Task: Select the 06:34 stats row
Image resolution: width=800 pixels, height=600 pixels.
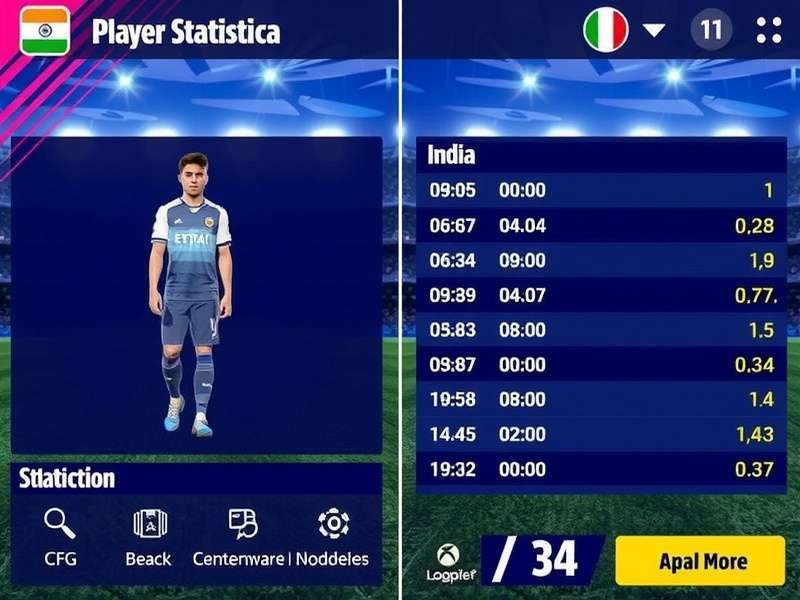Action: pyautogui.click(x=600, y=261)
